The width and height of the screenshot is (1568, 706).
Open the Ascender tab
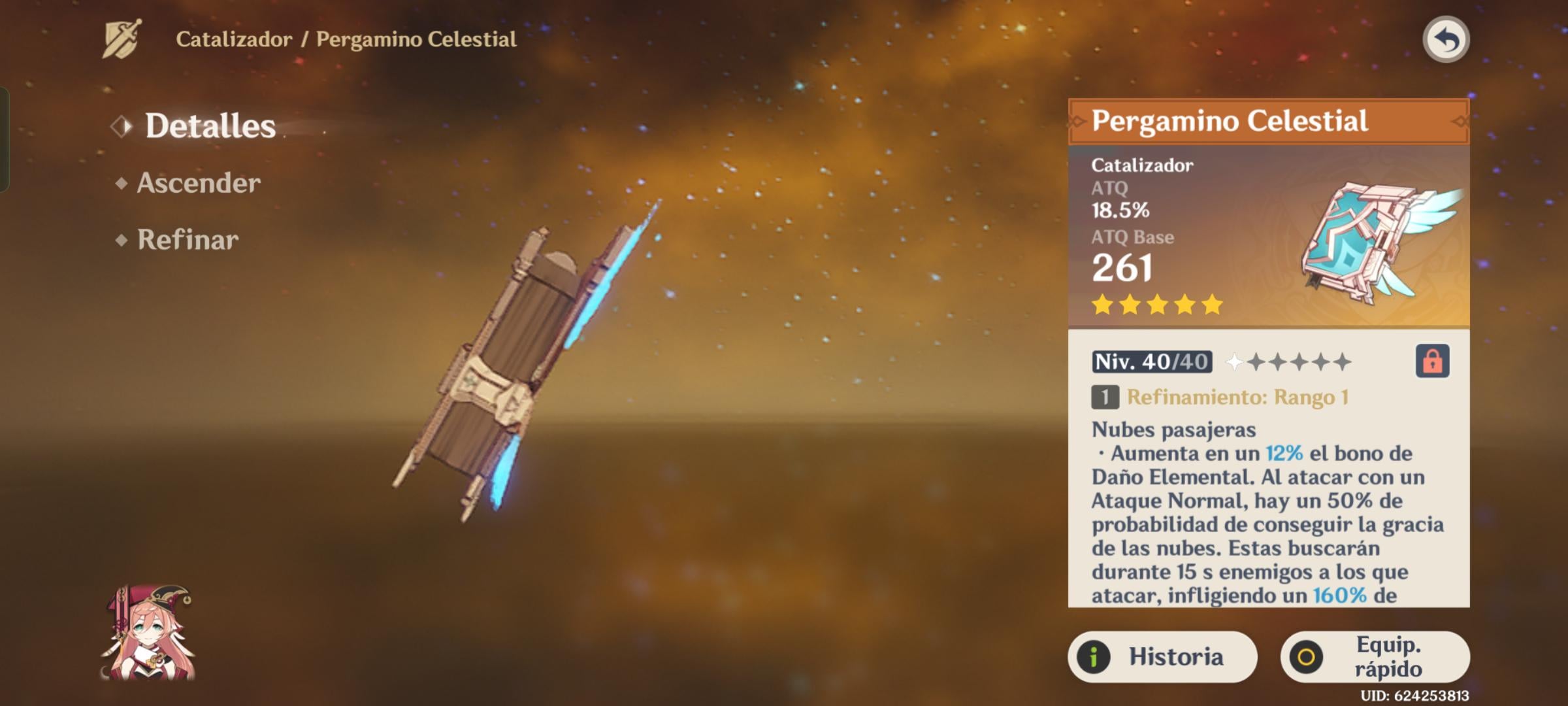[x=198, y=183]
